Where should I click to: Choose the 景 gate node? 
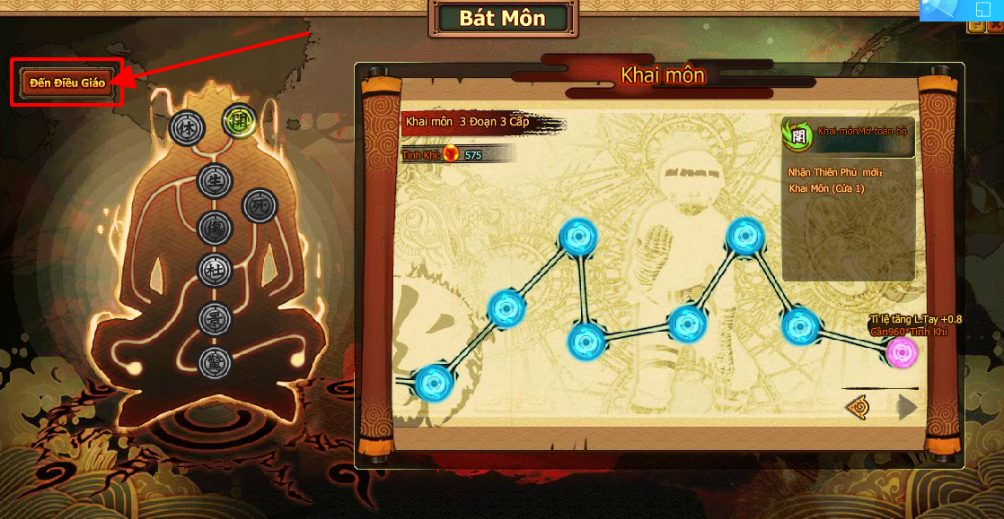click(x=214, y=319)
